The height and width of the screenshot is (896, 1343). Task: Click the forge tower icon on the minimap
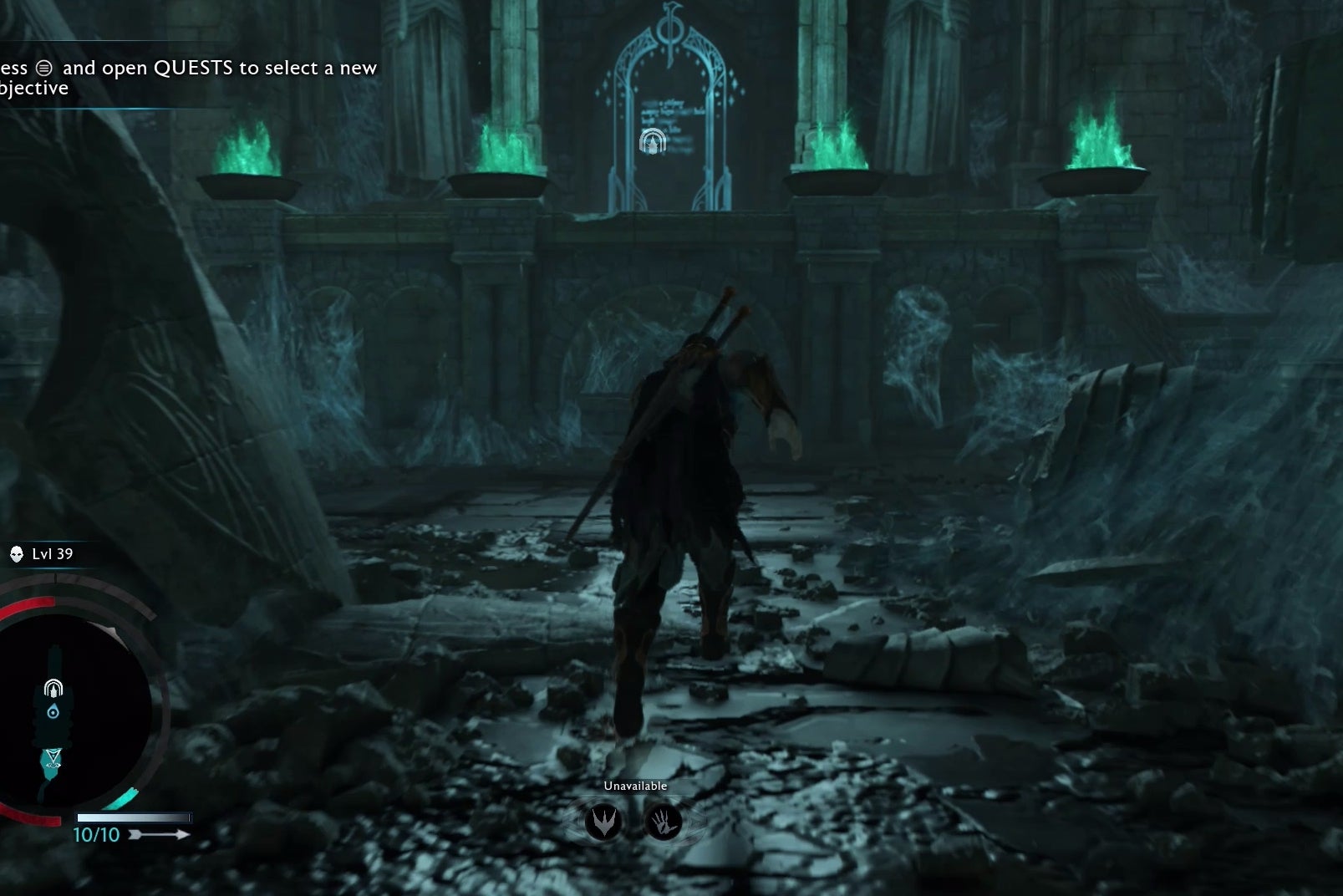[x=53, y=687]
